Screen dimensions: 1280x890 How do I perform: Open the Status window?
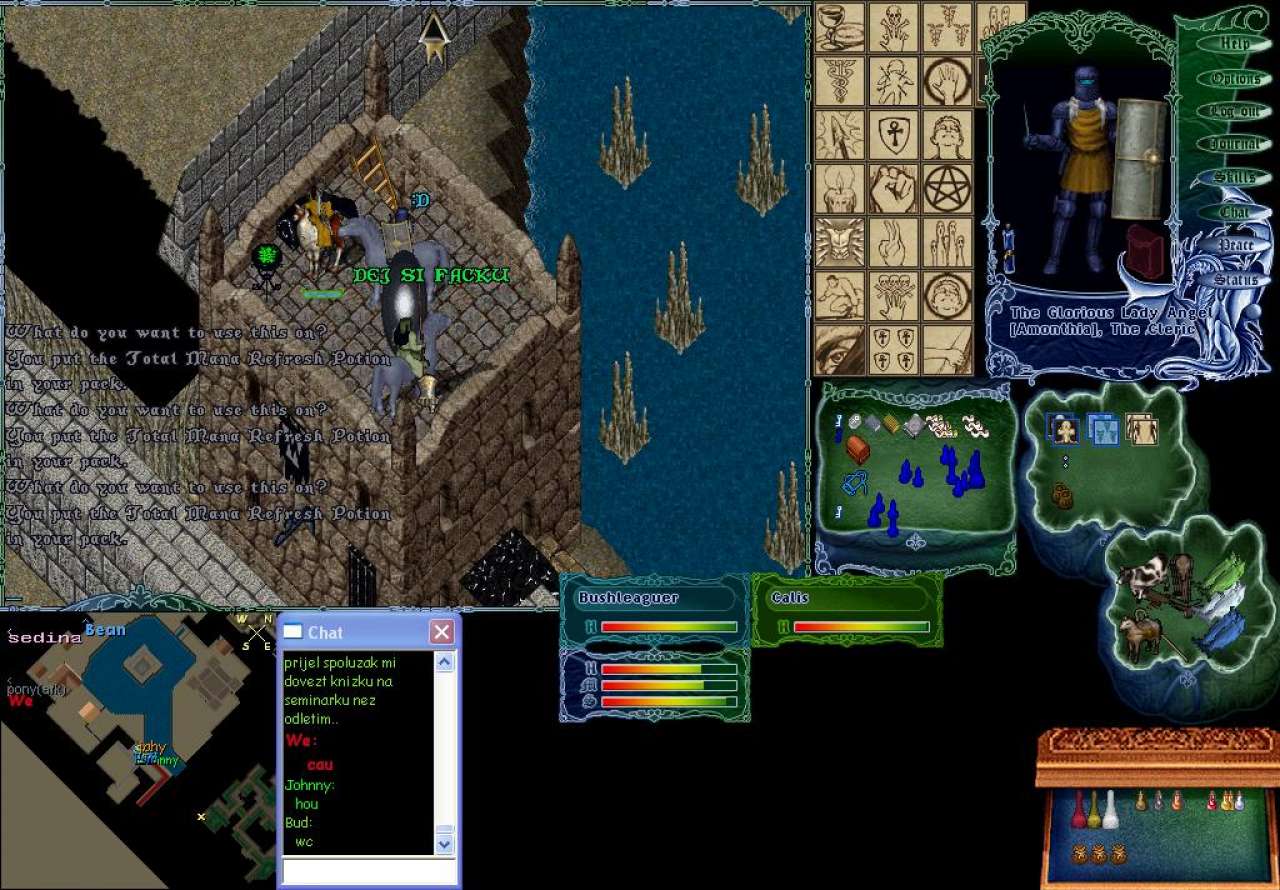pyautogui.click(x=1235, y=279)
